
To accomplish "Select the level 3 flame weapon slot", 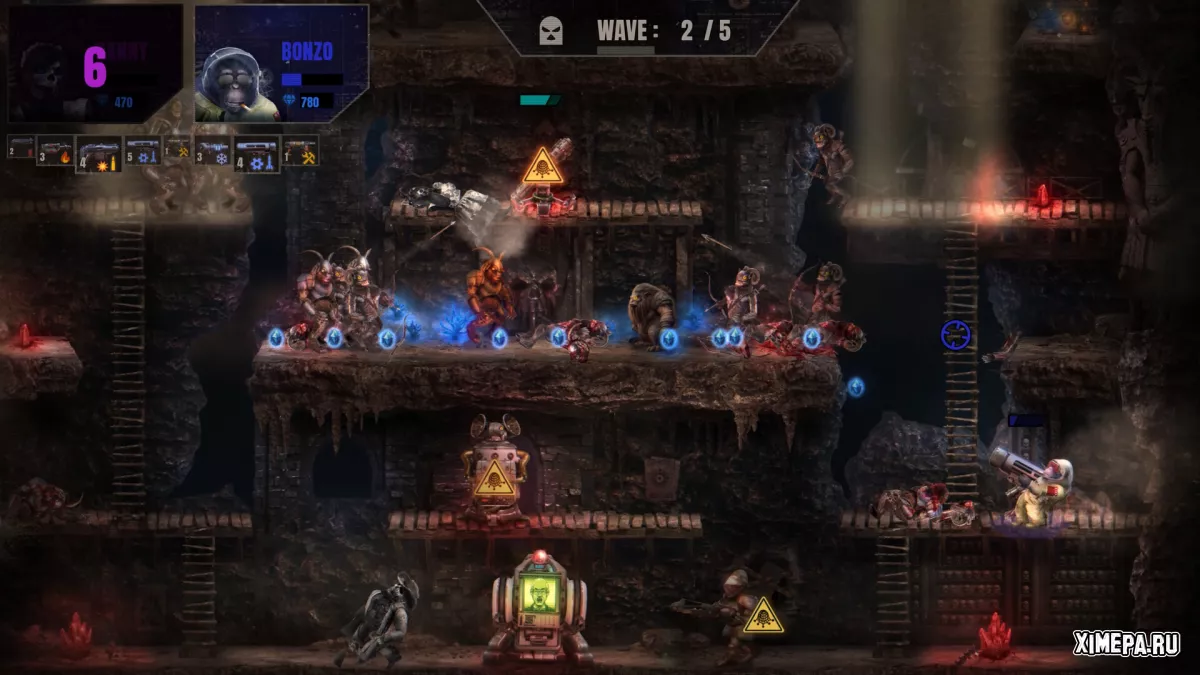I will [57, 152].
